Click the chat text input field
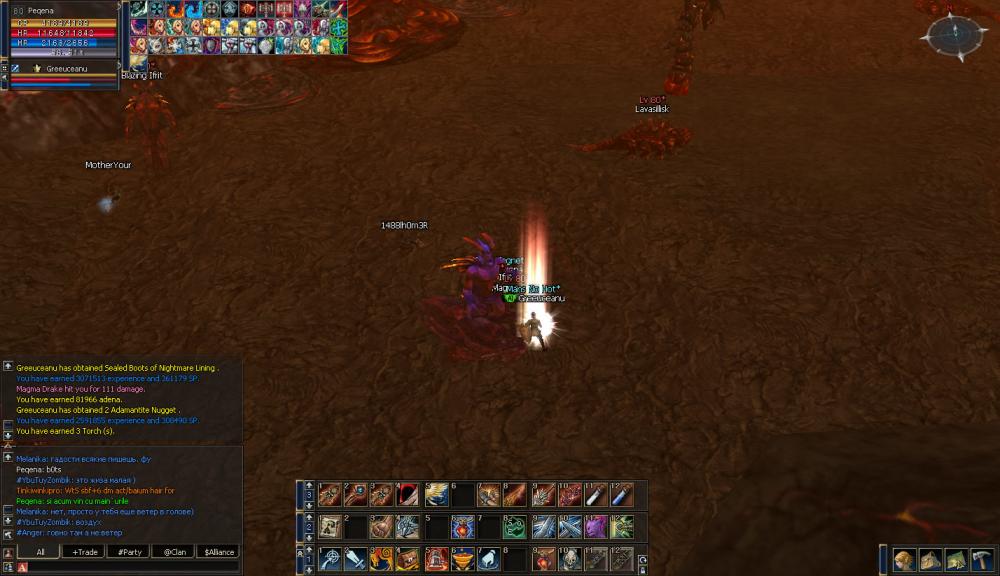 pyautogui.click(x=130, y=567)
